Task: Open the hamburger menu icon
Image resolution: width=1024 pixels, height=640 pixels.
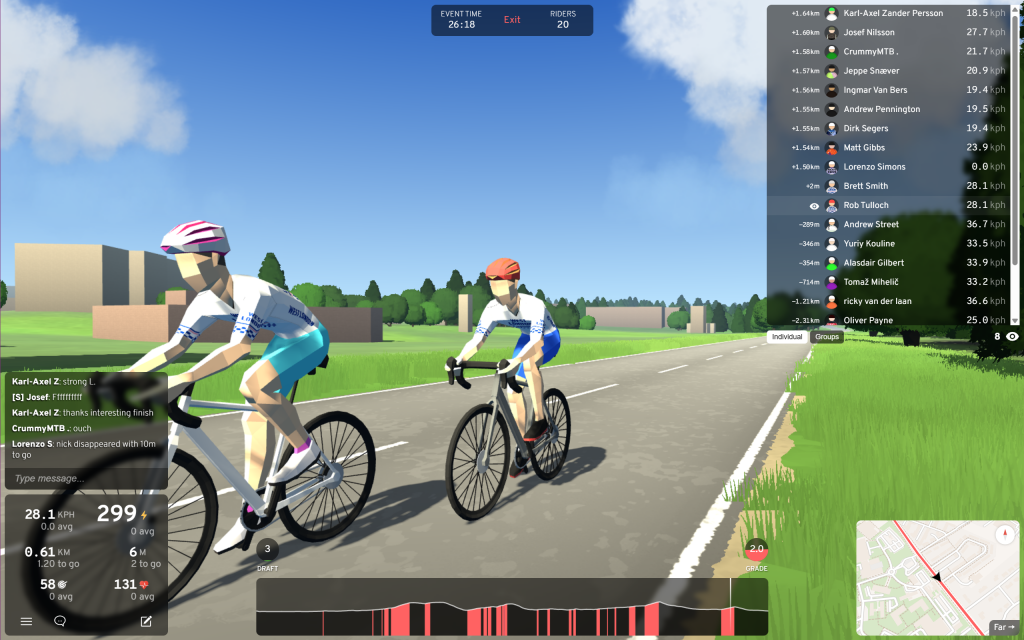Action: pyautogui.click(x=27, y=621)
